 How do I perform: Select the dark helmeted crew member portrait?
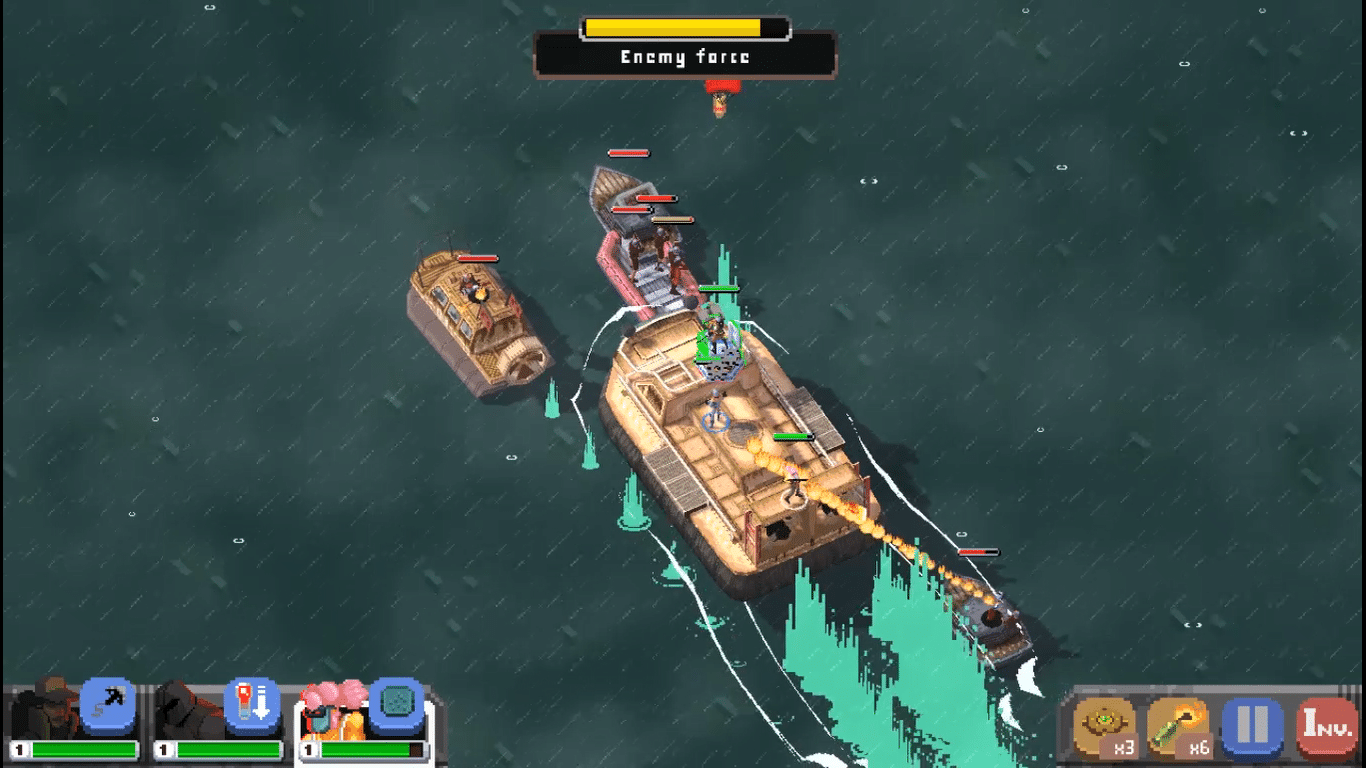click(186, 708)
